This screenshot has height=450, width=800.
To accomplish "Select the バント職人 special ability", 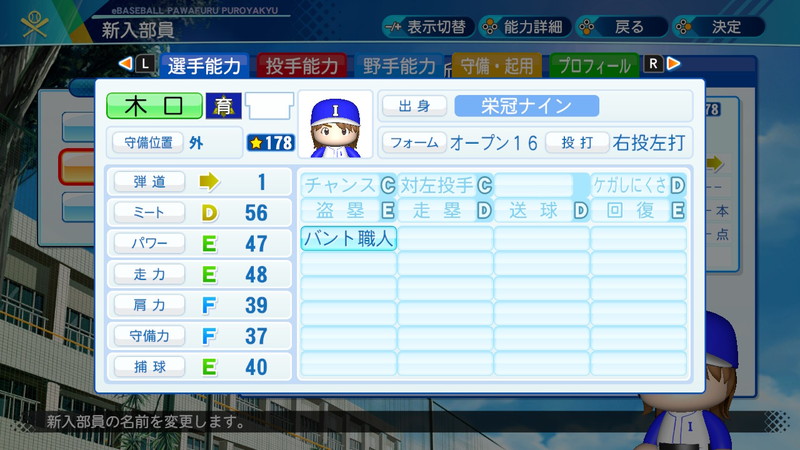I will click(348, 239).
